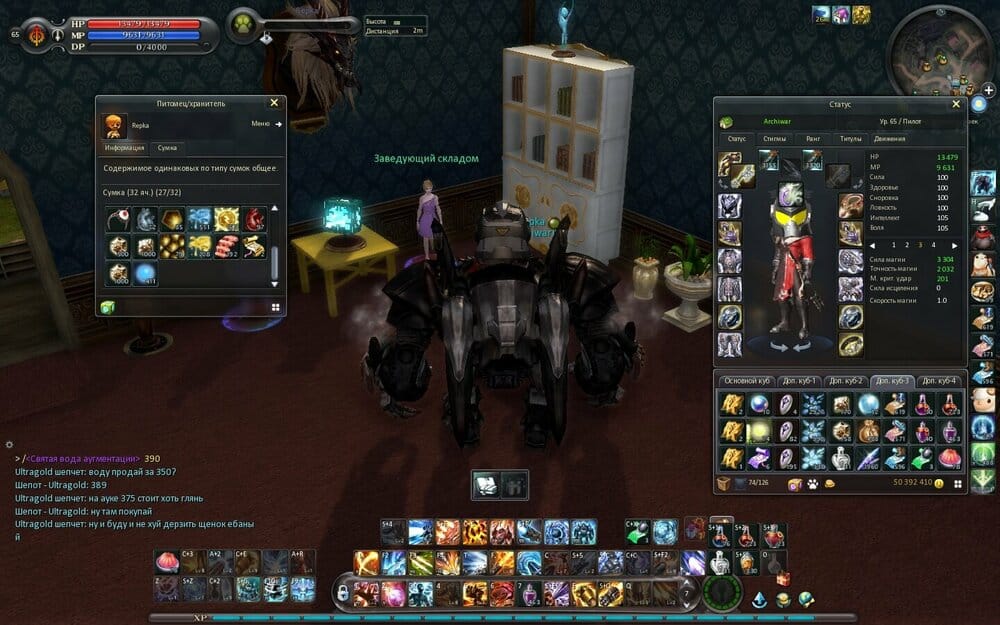The width and height of the screenshot is (1000, 625).
Task: Select the glowing blue orb in pet bag
Action: [146, 272]
